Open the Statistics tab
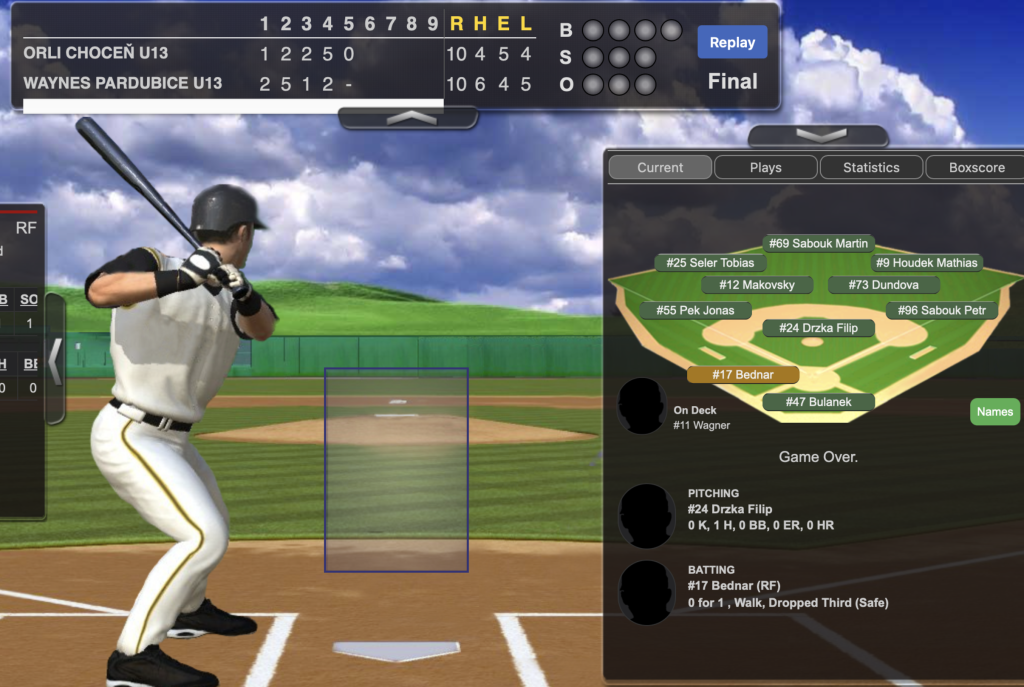 click(x=871, y=167)
